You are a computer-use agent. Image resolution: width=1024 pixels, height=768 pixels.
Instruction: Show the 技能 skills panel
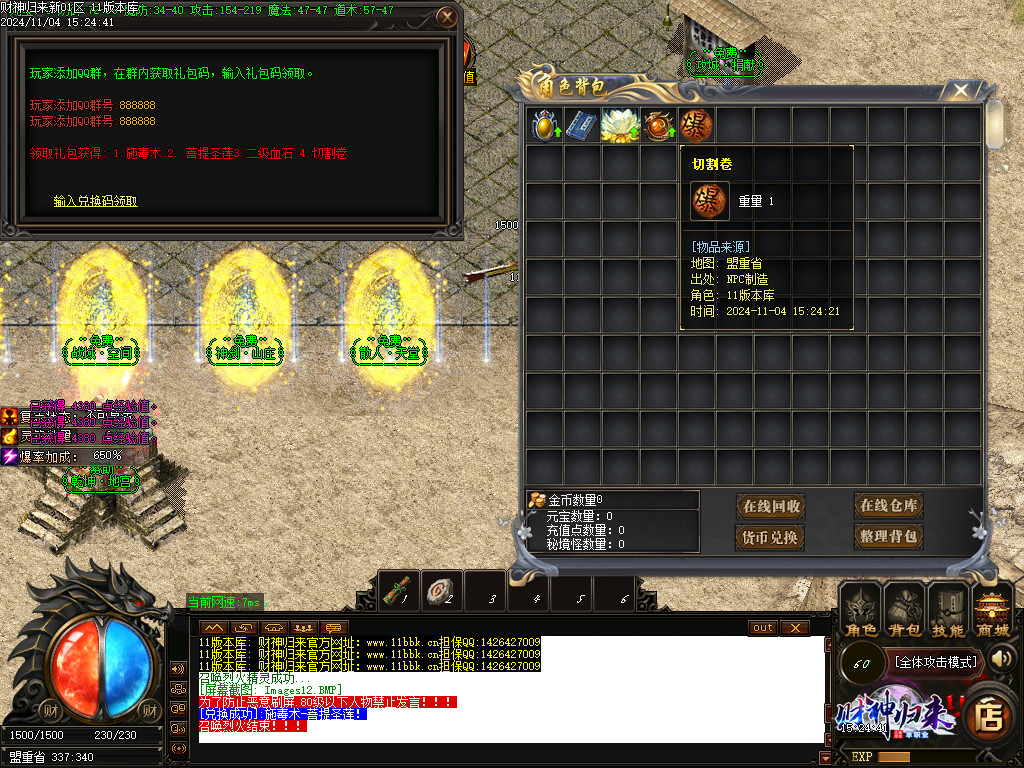(948, 612)
